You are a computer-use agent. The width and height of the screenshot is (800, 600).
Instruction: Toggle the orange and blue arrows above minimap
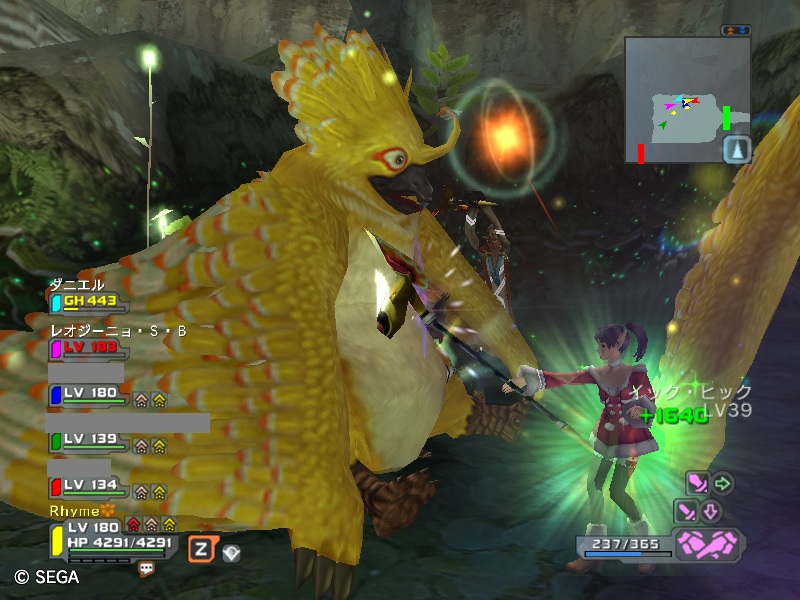coord(736,31)
